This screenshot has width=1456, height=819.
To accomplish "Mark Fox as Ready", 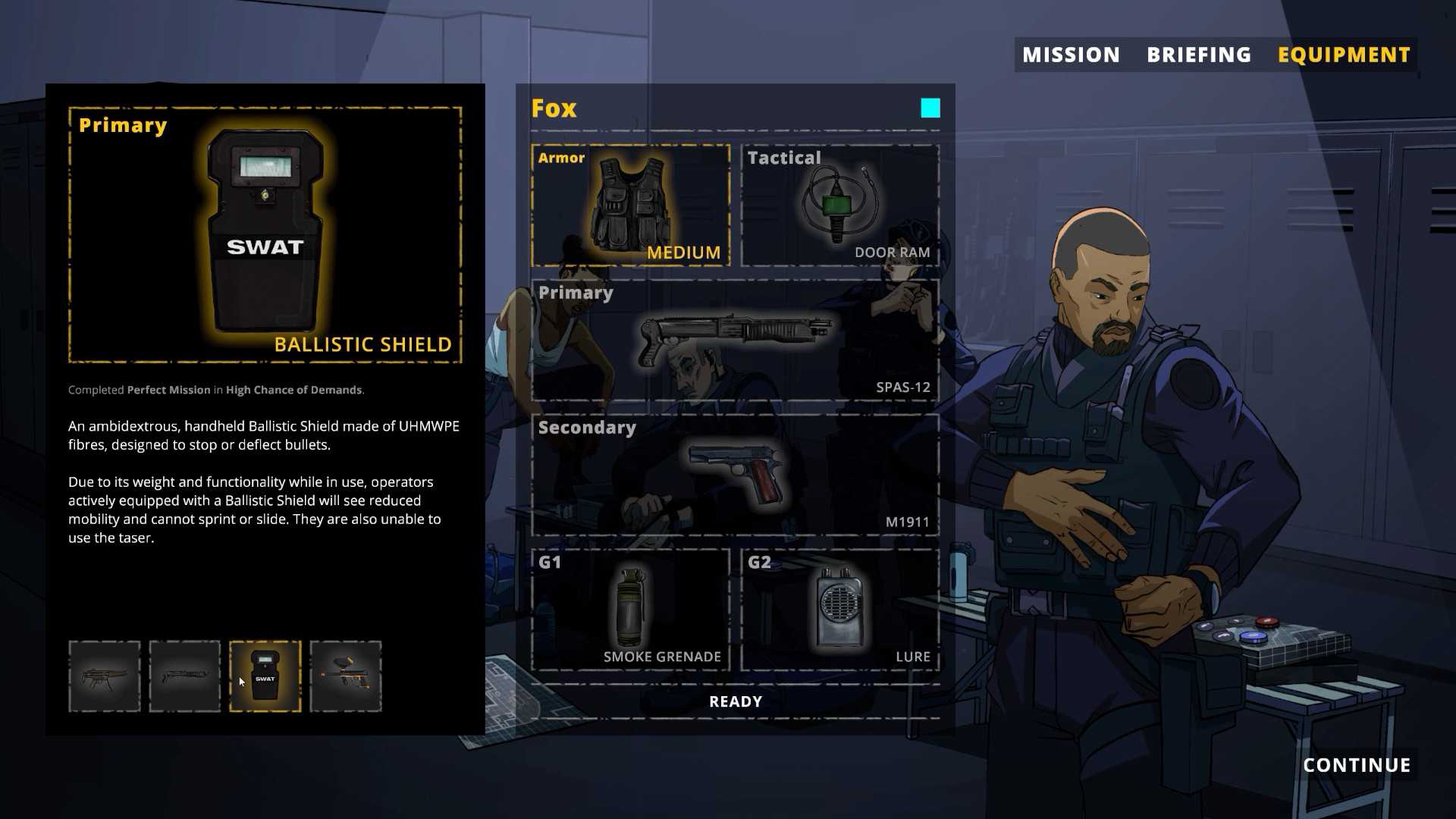I will click(736, 701).
